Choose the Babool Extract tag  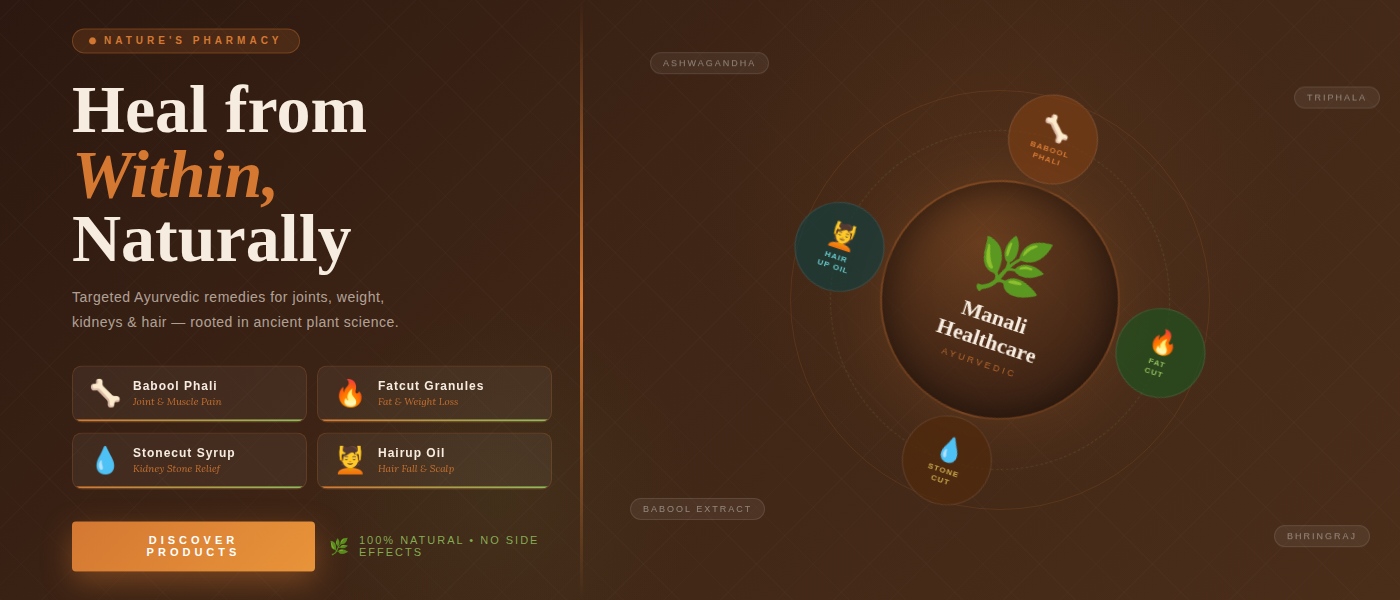pos(697,509)
